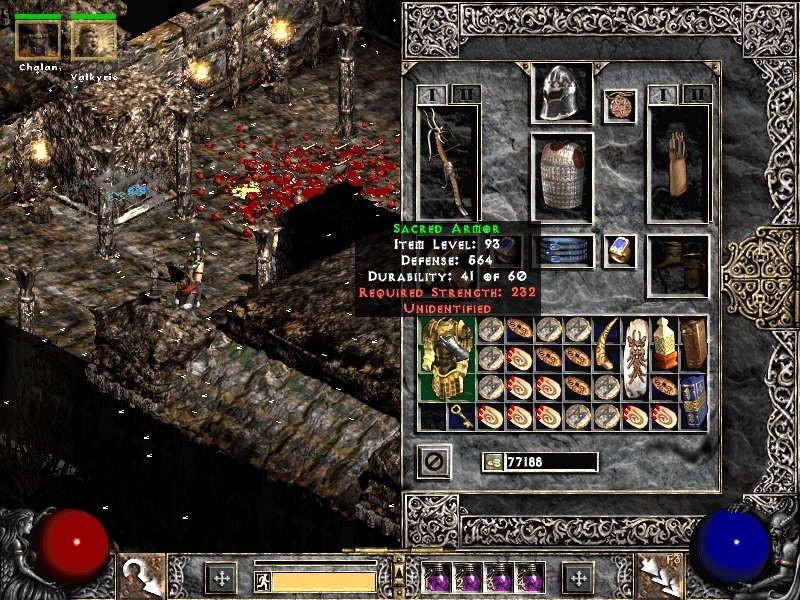Screen dimensions: 800x600
Task: Select the arrow quiver slot
Action: [678, 162]
